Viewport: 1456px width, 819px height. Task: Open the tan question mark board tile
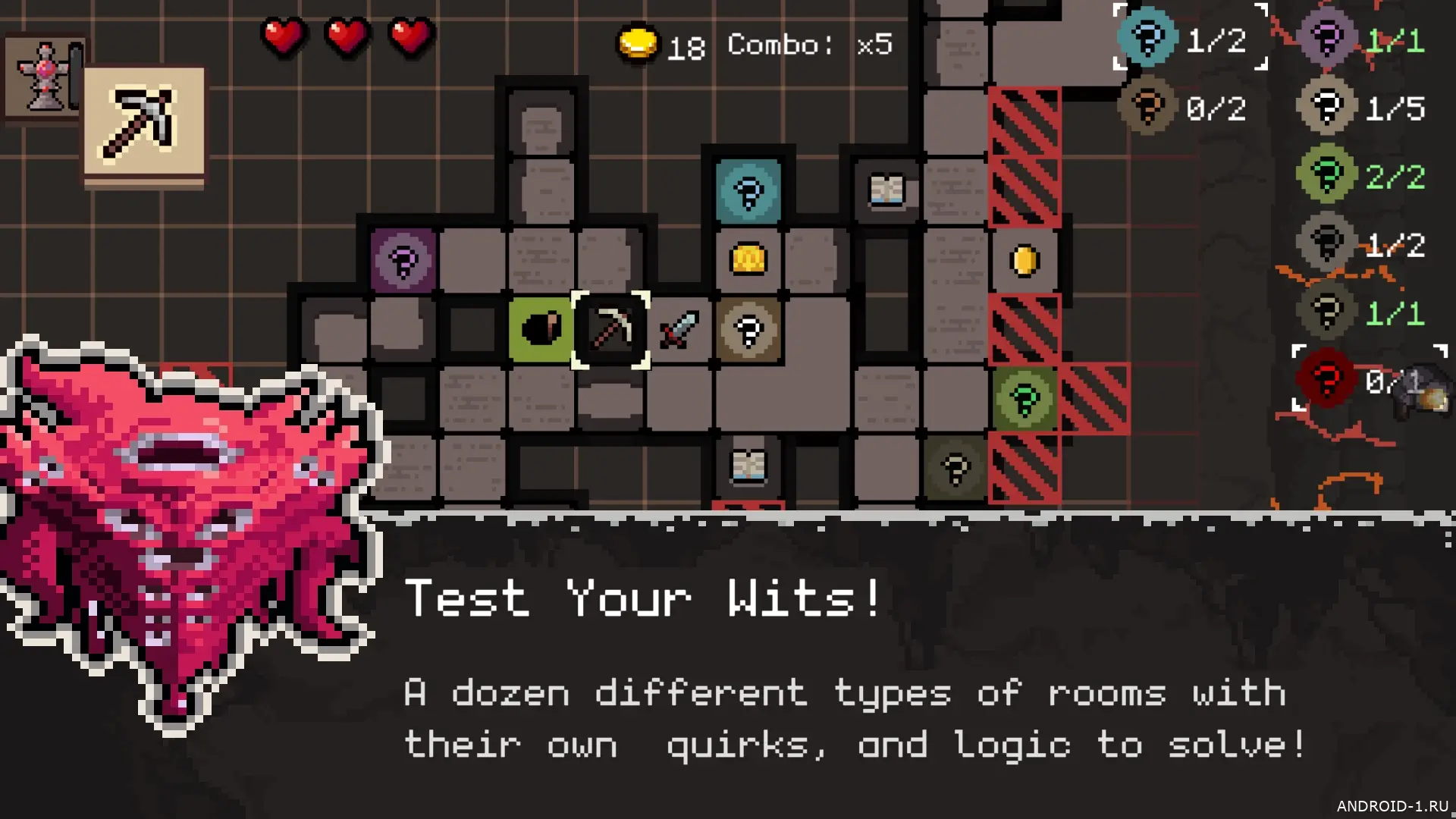pyautogui.click(x=748, y=330)
